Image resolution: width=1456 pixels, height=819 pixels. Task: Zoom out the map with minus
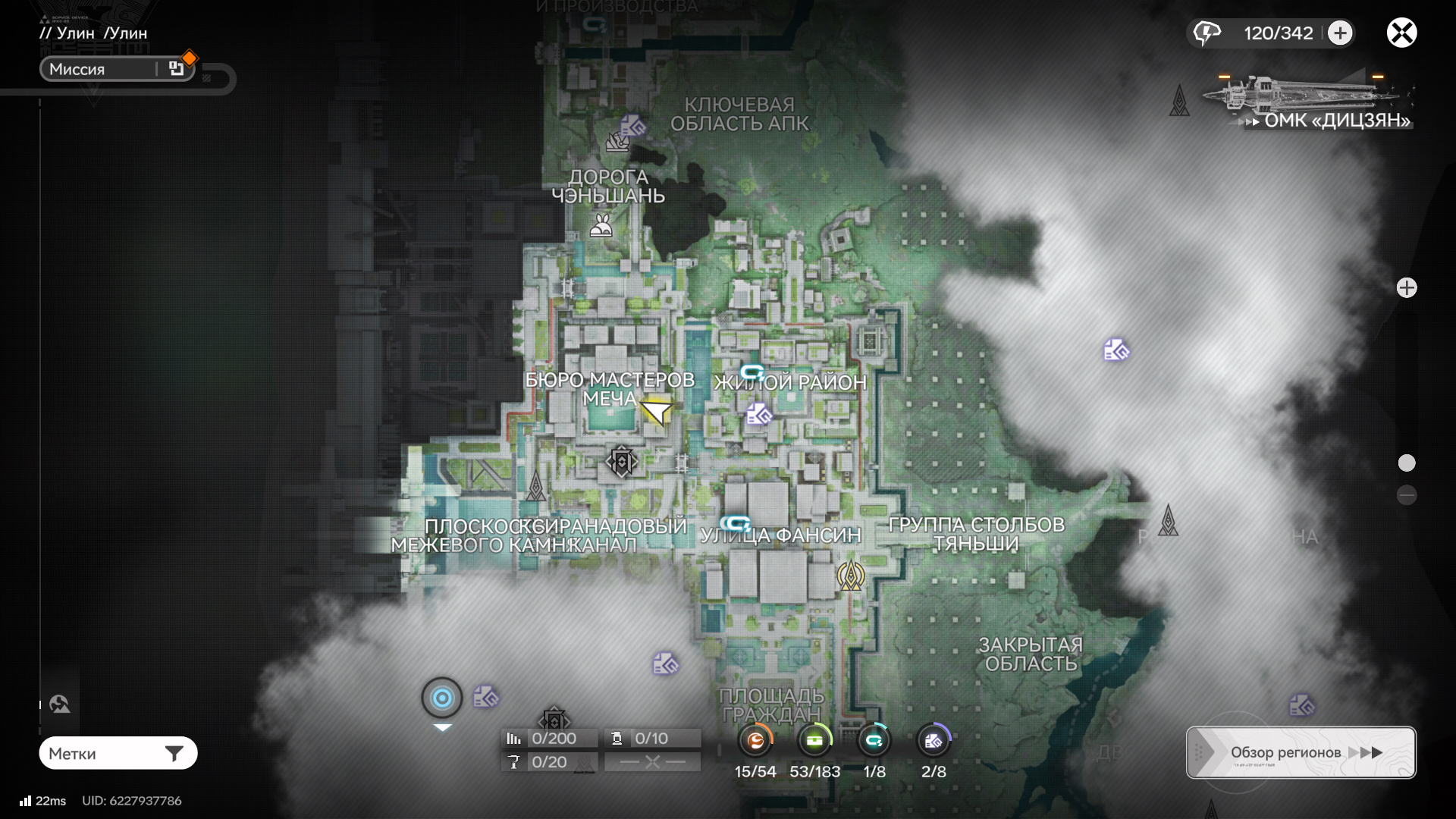coord(1407,495)
